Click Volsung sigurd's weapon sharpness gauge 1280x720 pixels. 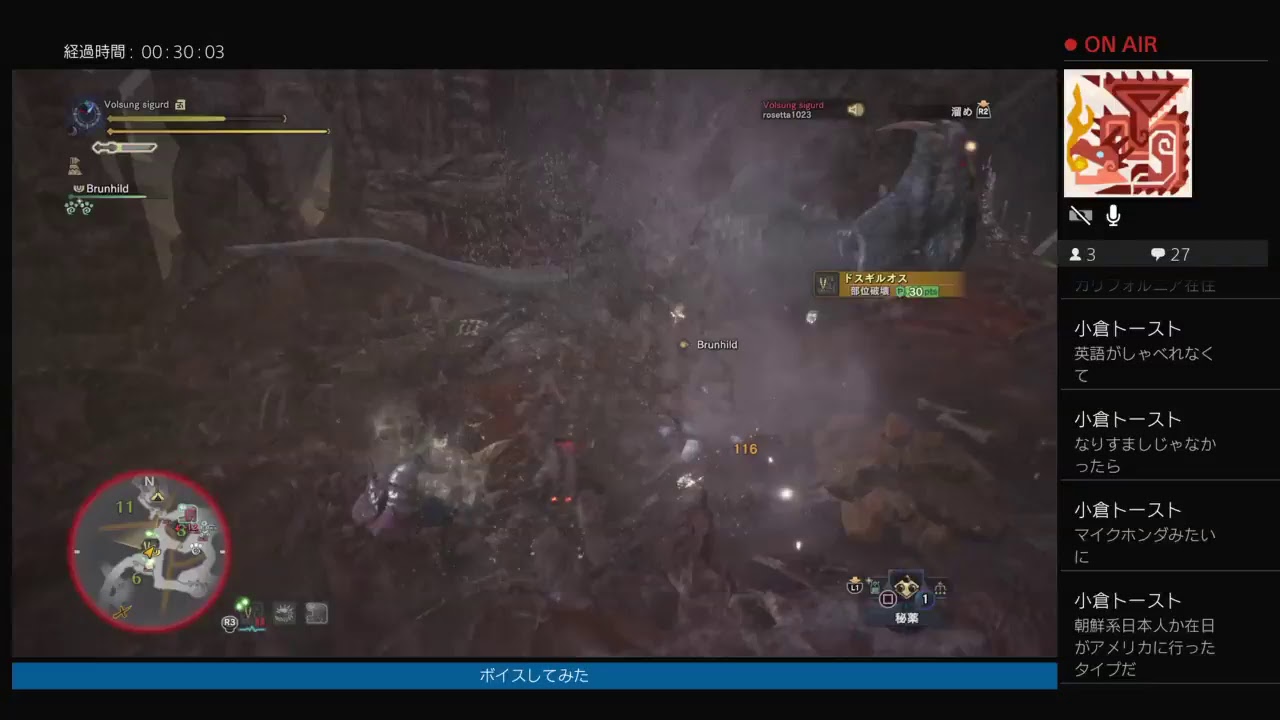click(124, 147)
